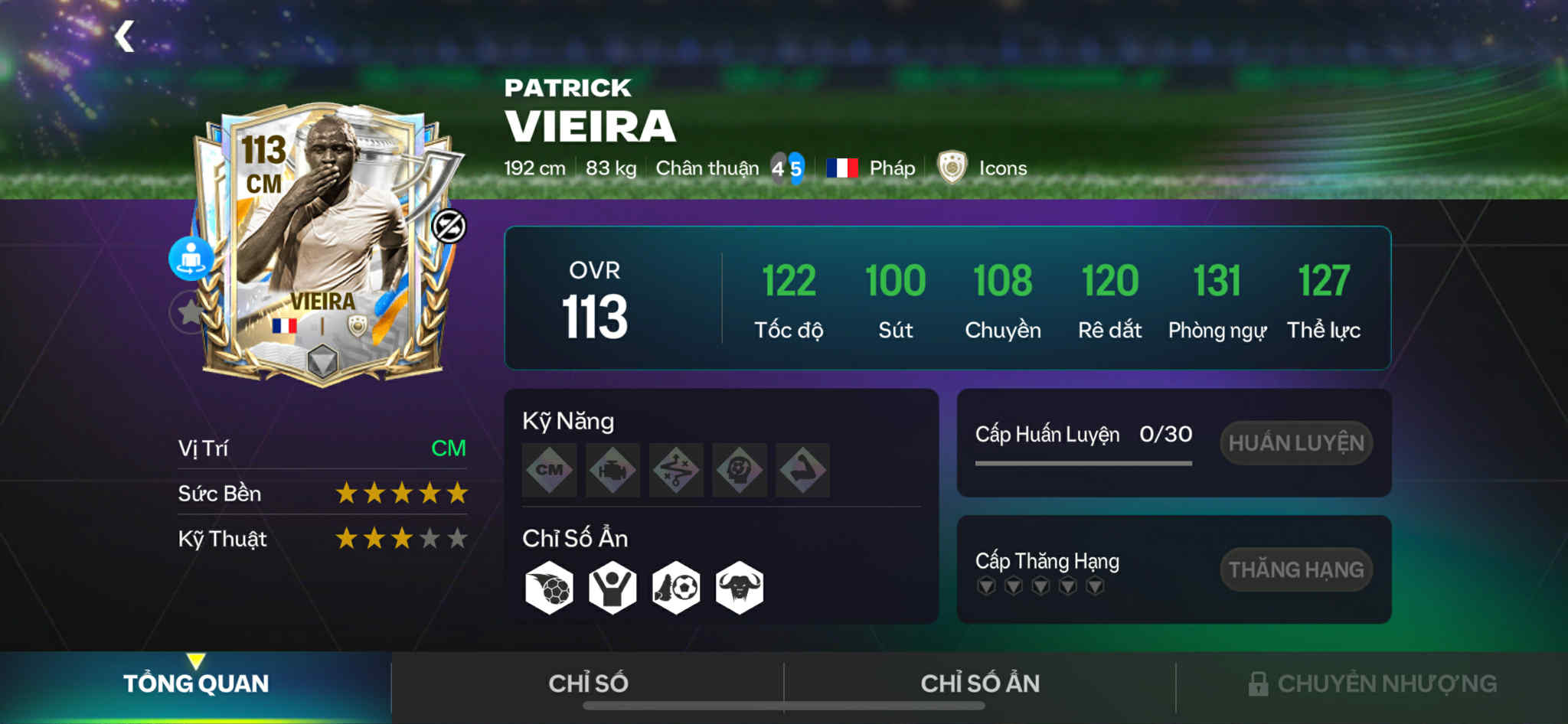Select the Patrick Vieira player card
Image resolution: width=1568 pixels, height=724 pixels.
point(322,245)
